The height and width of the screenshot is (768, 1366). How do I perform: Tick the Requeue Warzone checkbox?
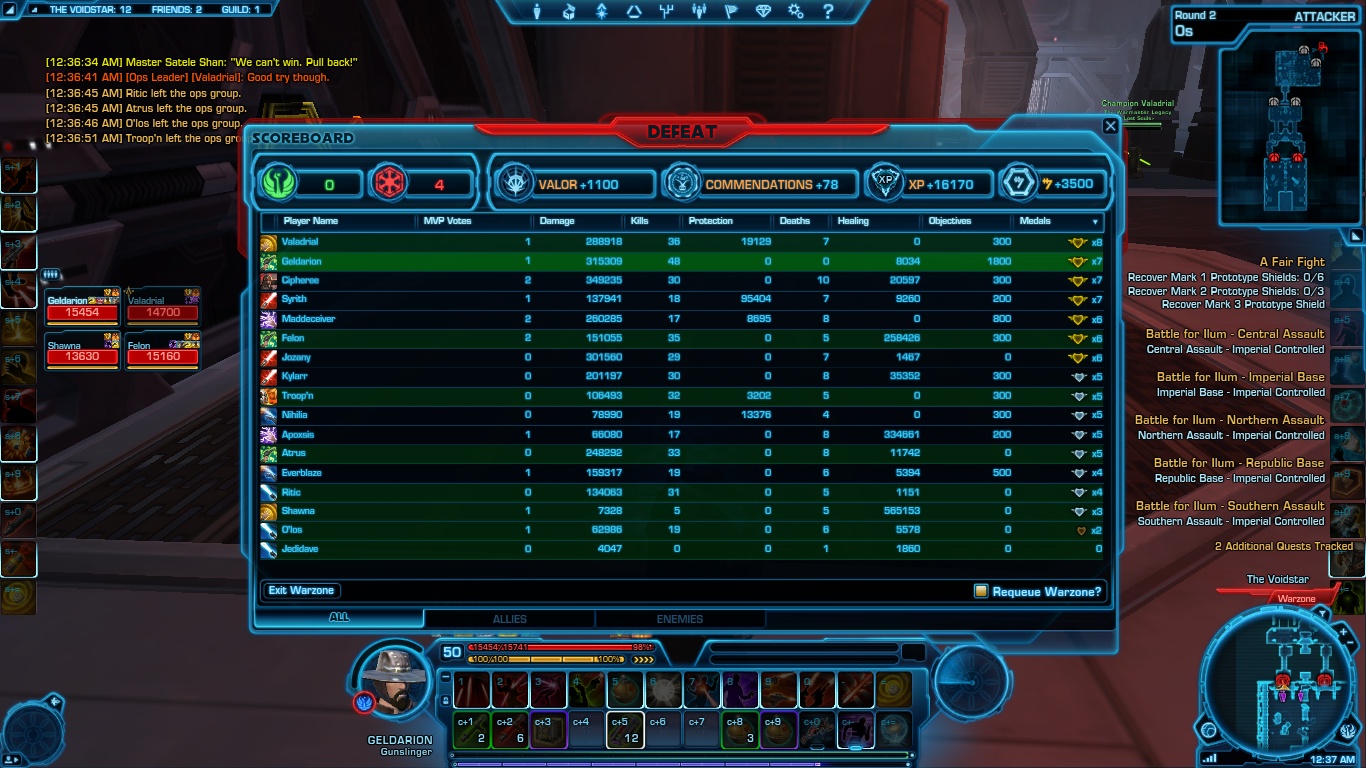coord(981,591)
